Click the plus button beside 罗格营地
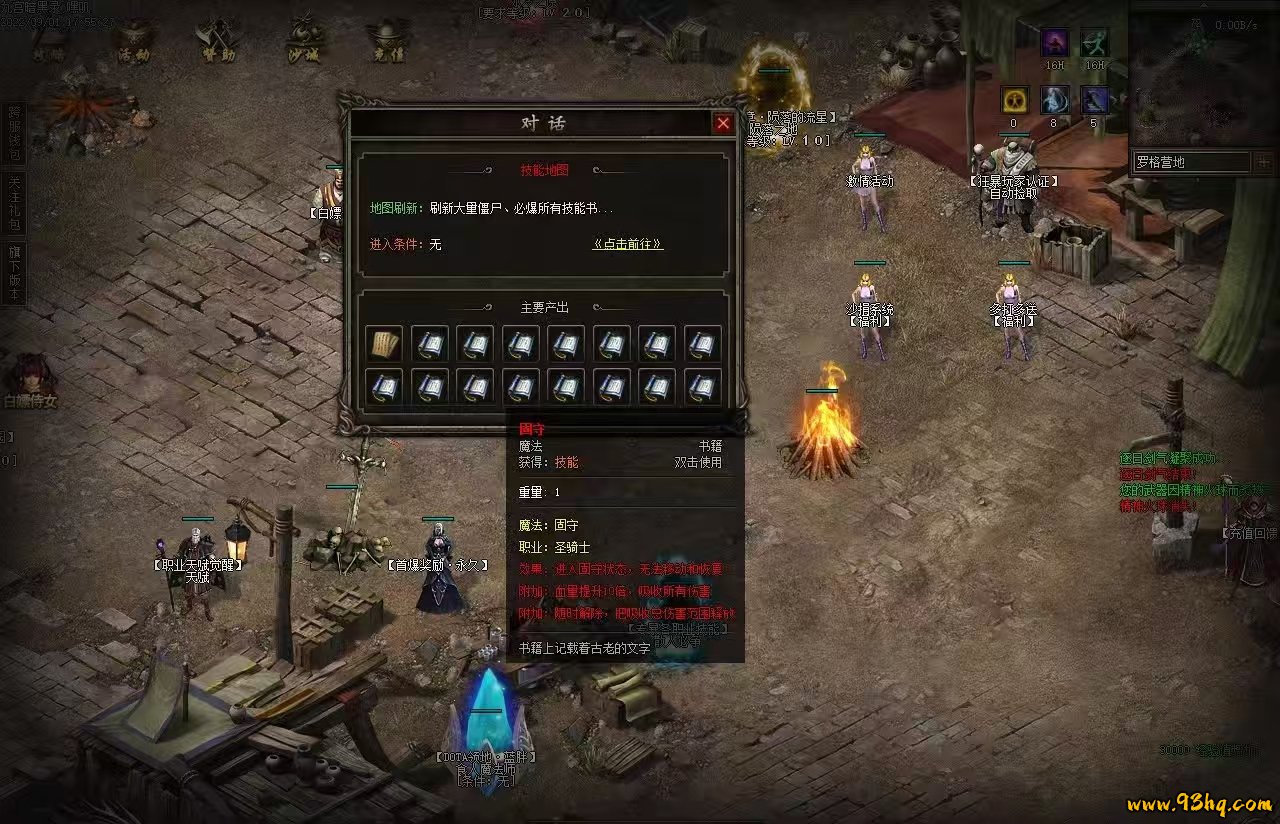The height and width of the screenshot is (824, 1280). tap(1263, 161)
